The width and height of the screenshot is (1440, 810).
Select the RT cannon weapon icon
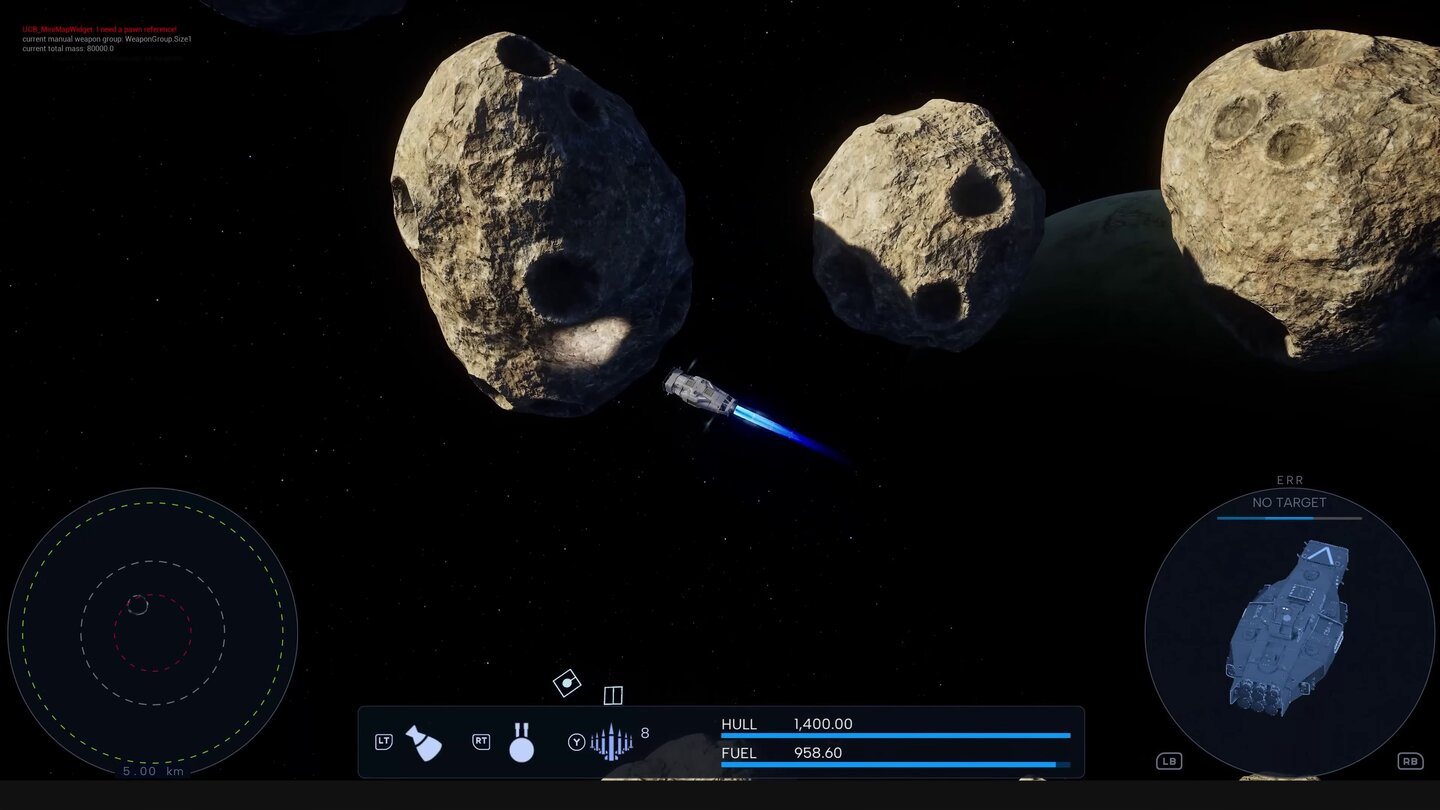(x=521, y=742)
